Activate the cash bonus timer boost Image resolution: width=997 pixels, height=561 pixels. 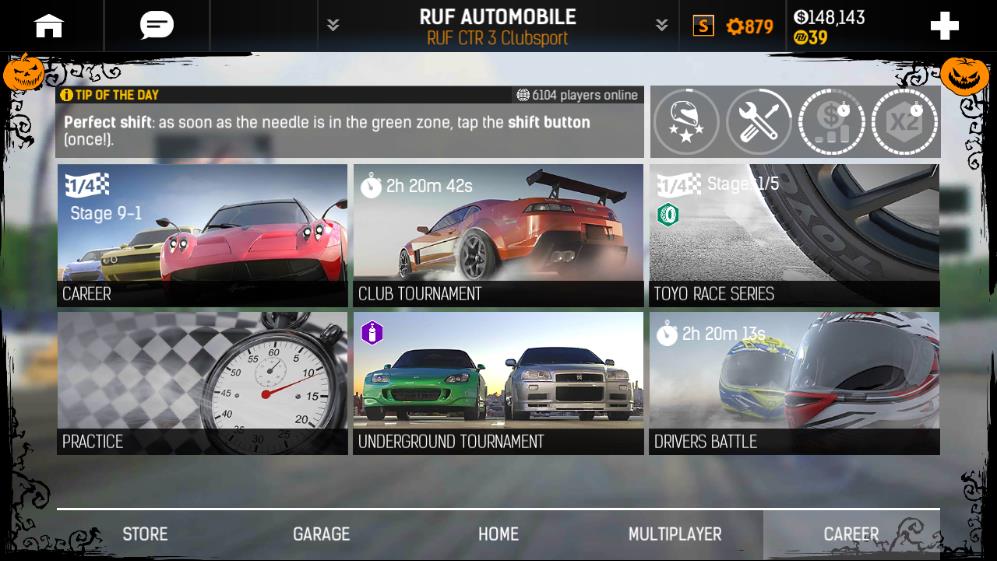pyautogui.click(x=832, y=122)
